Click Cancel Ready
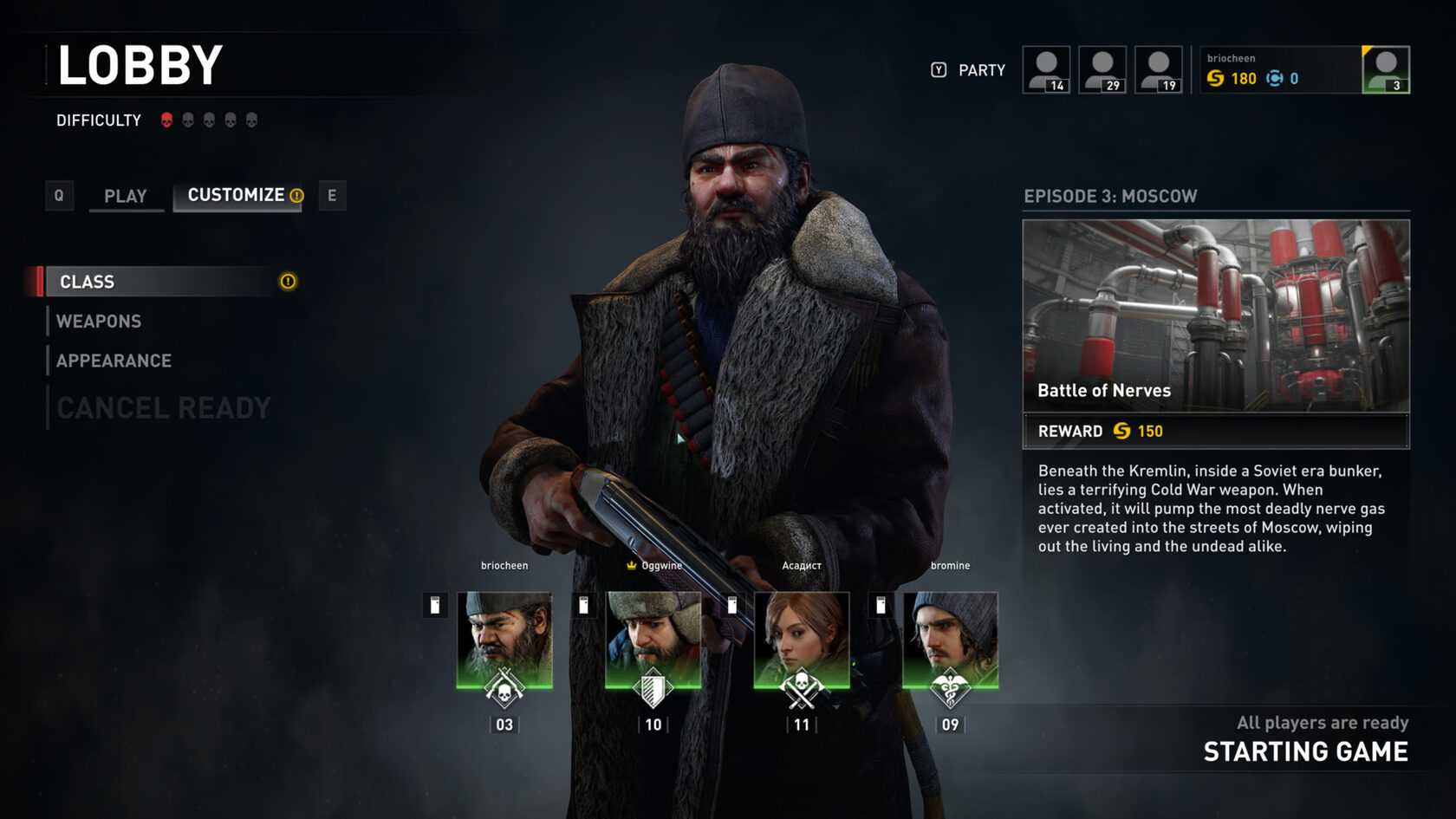 (164, 407)
